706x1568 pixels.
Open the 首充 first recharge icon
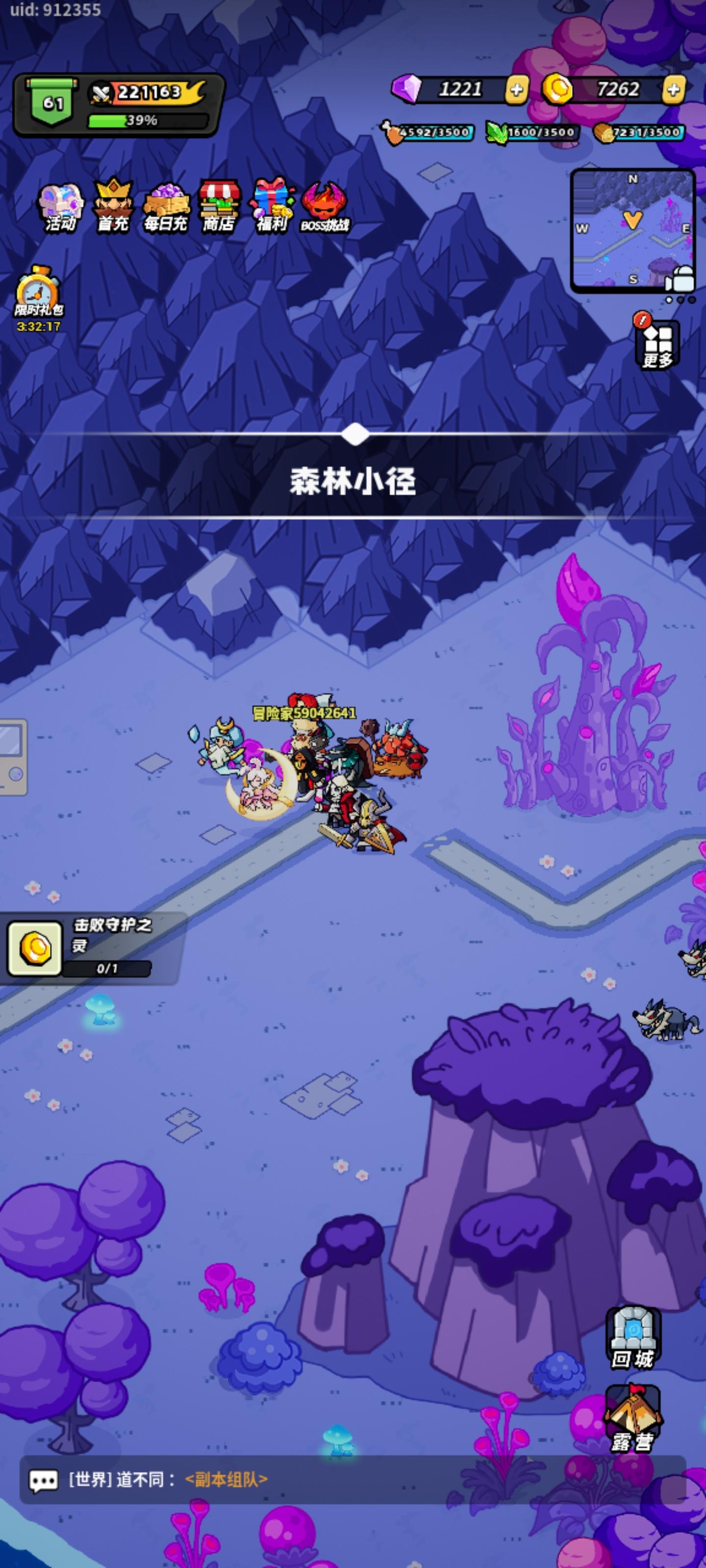click(113, 204)
